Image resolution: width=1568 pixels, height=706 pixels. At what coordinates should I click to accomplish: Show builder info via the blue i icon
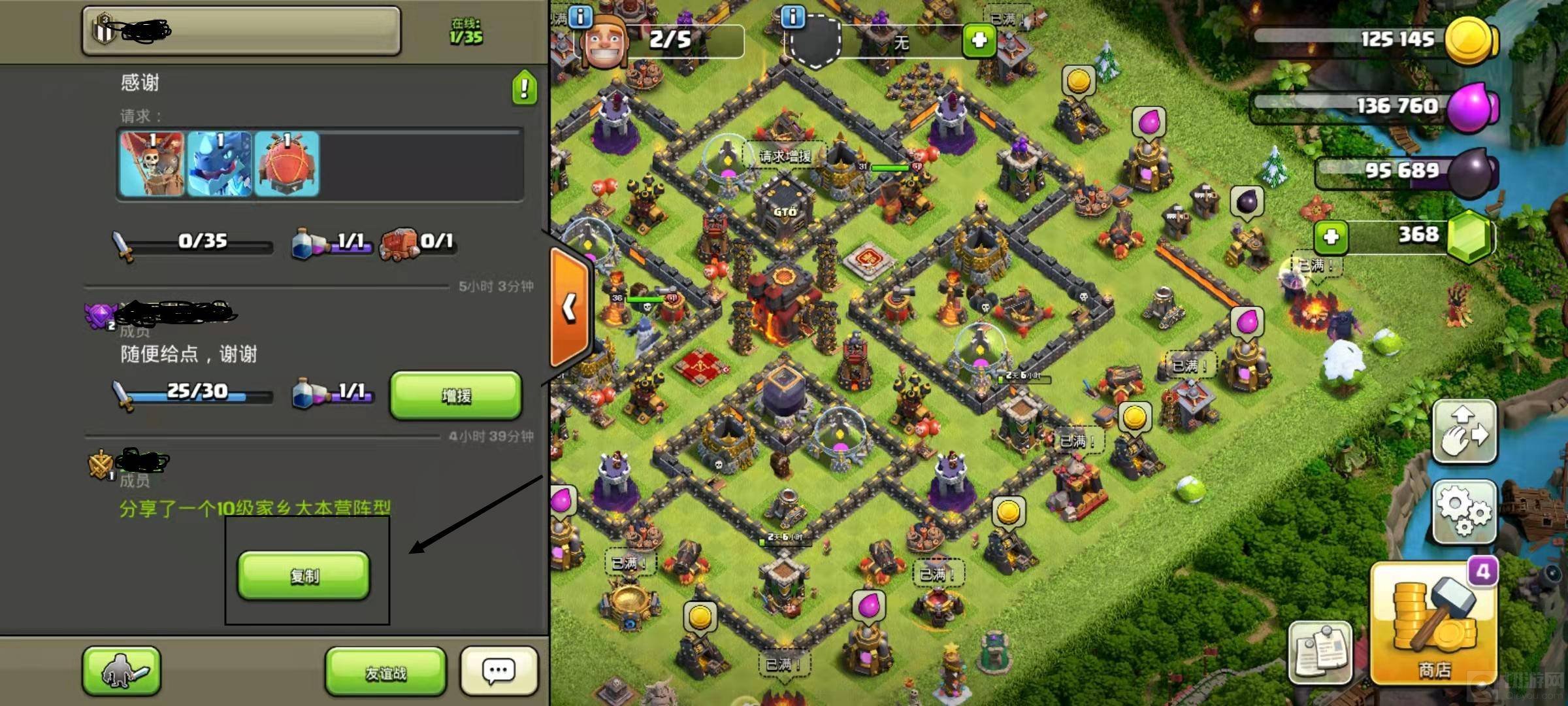point(580,16)
